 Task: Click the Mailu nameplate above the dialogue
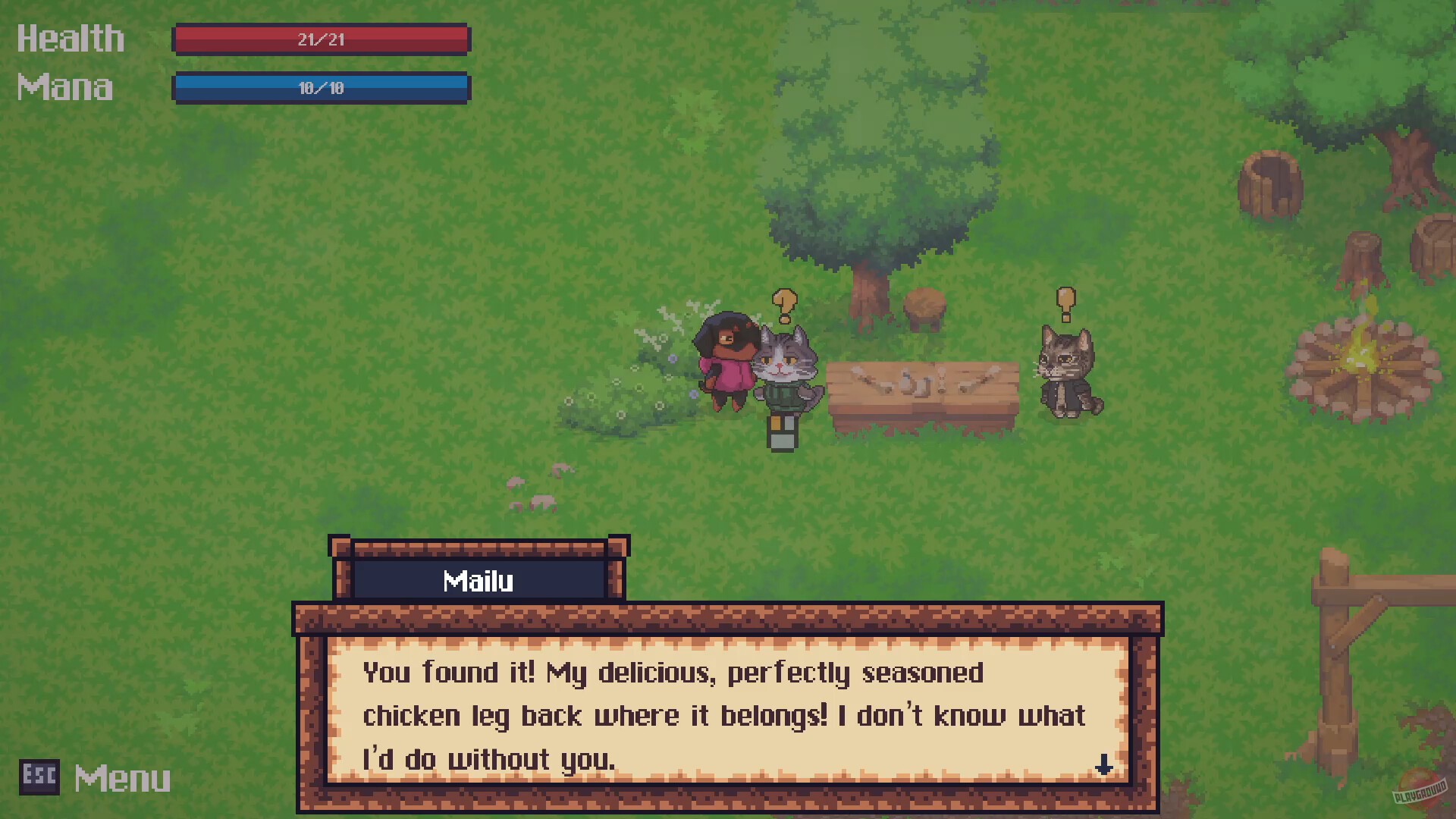(478, 580)
